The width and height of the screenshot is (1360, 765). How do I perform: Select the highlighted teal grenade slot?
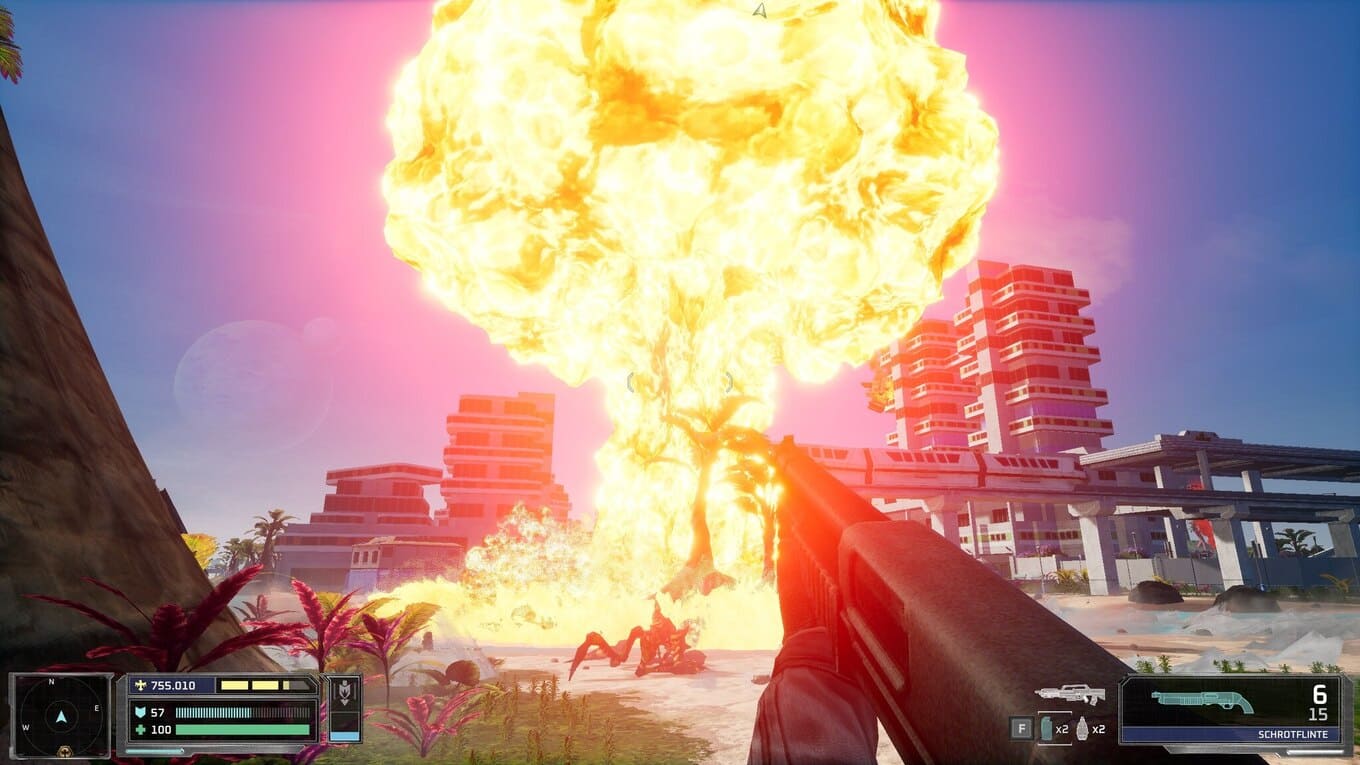(x=1047, y=729)
